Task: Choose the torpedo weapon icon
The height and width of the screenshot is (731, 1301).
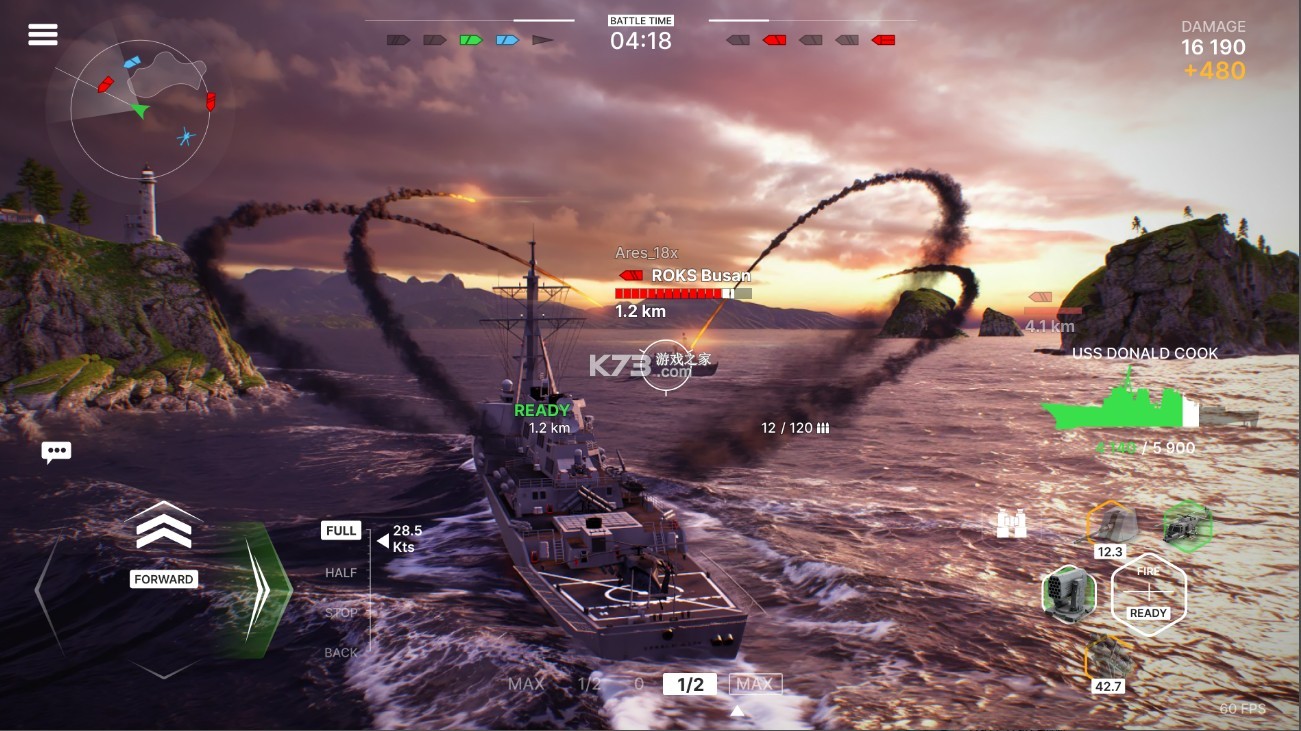Action: click(x=1108, y=659)
